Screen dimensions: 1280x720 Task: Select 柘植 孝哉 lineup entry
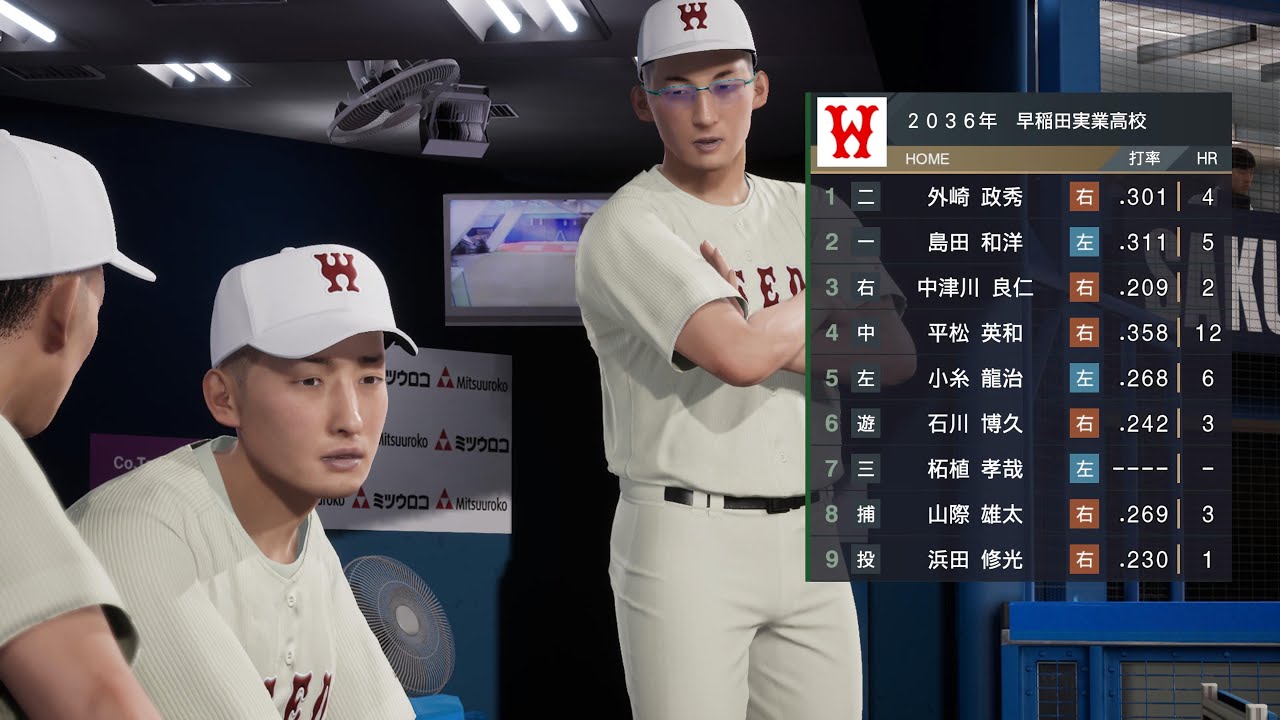point(975,469)
